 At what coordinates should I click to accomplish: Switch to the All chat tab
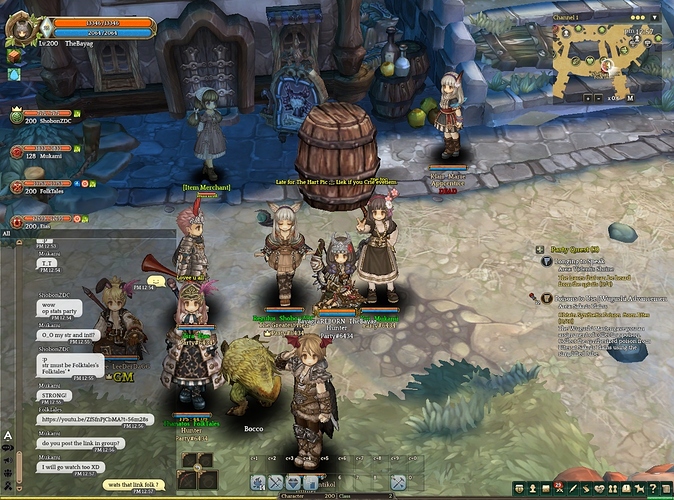click(7, 233)
